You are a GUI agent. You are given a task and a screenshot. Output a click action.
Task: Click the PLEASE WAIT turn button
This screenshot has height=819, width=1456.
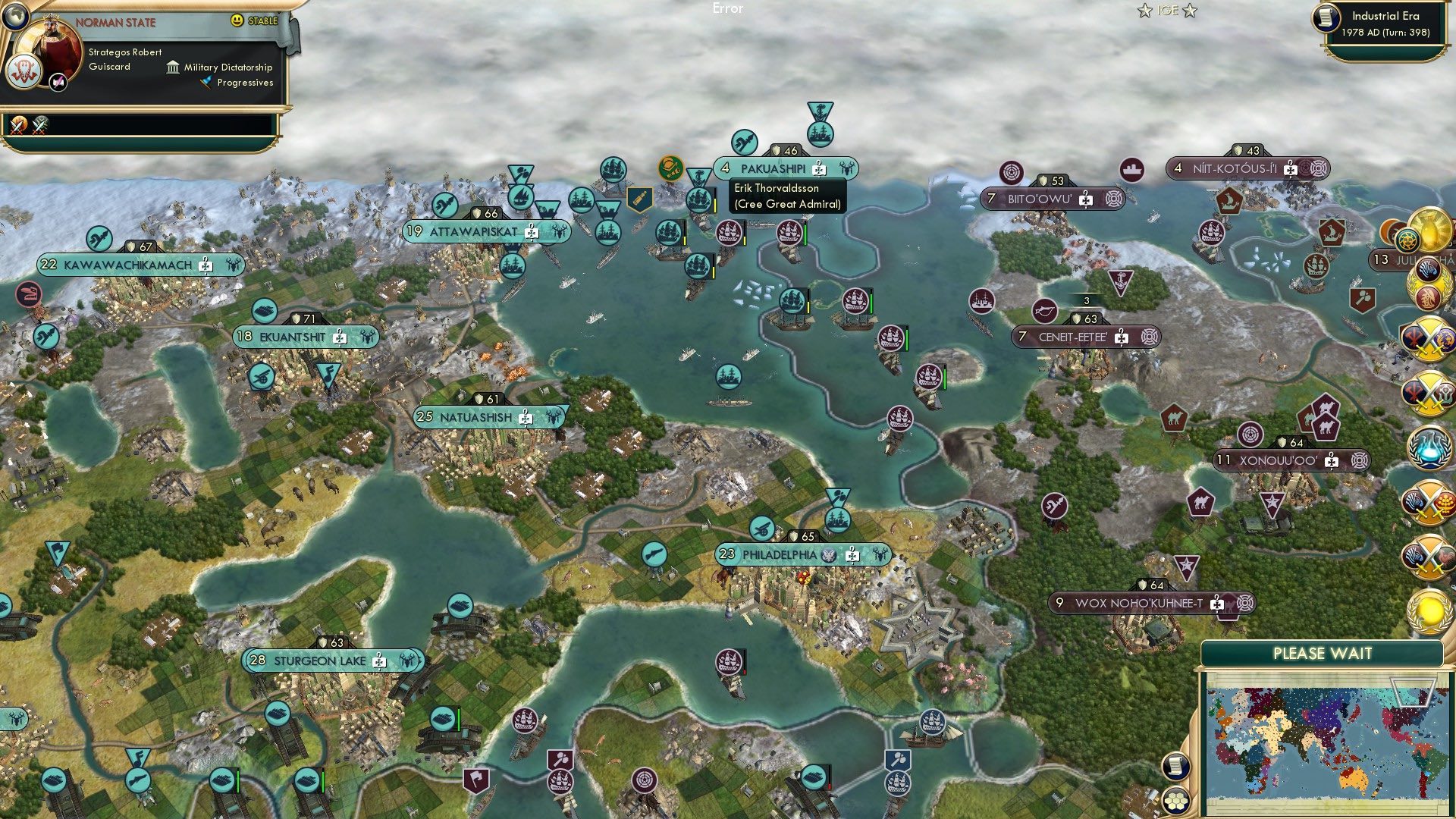click(1322, 654)
